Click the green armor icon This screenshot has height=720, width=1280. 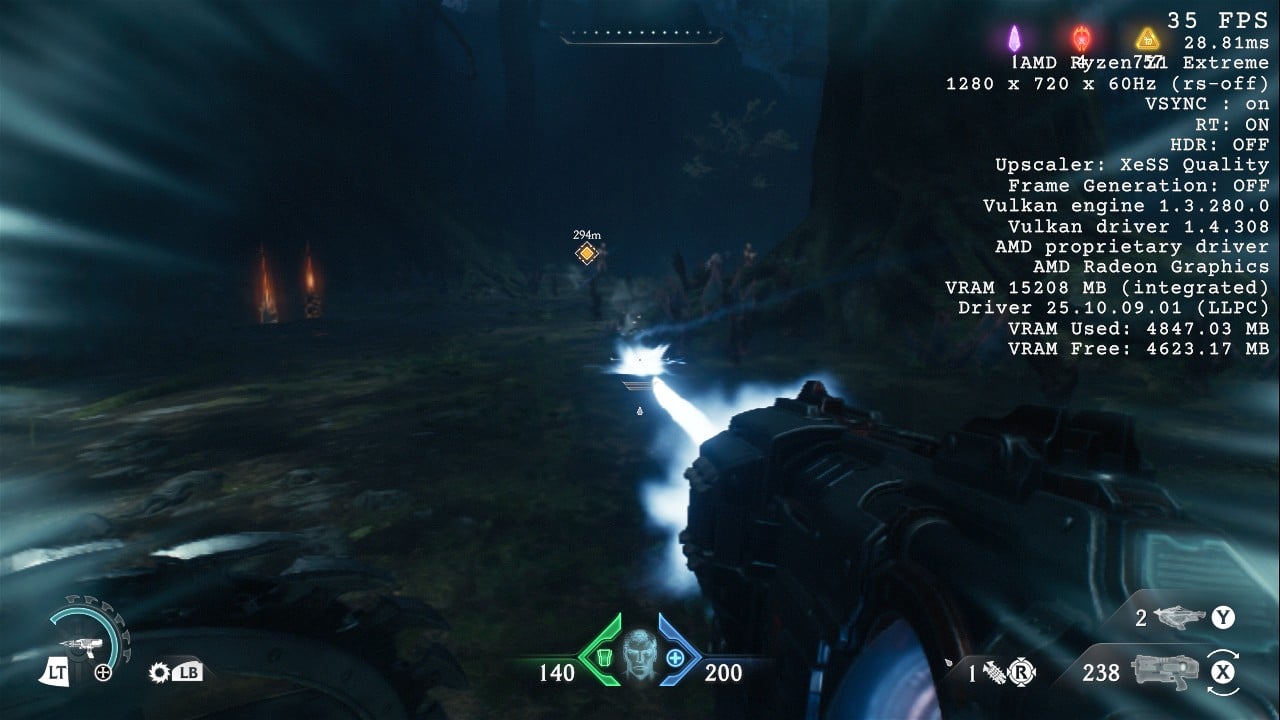click(x=602, y=658)
